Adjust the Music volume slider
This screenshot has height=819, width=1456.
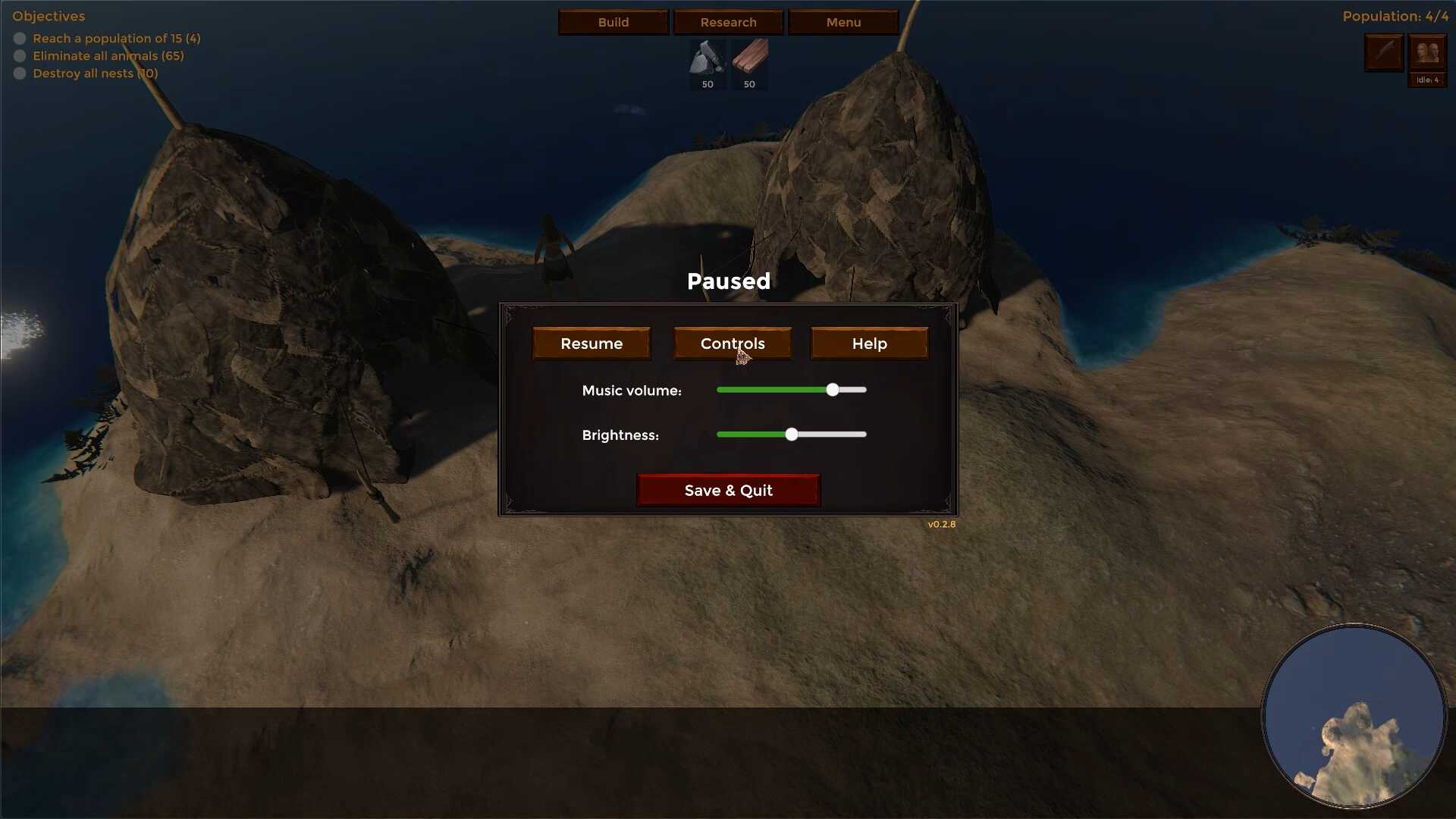pyautogui.click(x=833, y=390)
